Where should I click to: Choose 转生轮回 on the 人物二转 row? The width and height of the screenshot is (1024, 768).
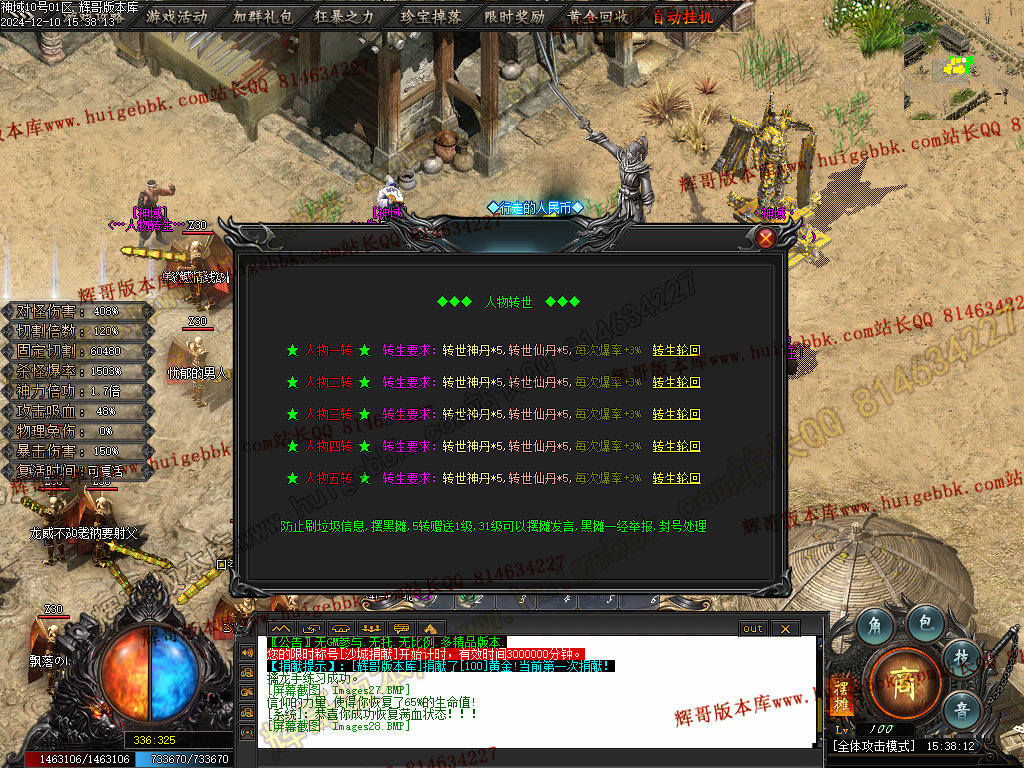click(x=676, y=382)
